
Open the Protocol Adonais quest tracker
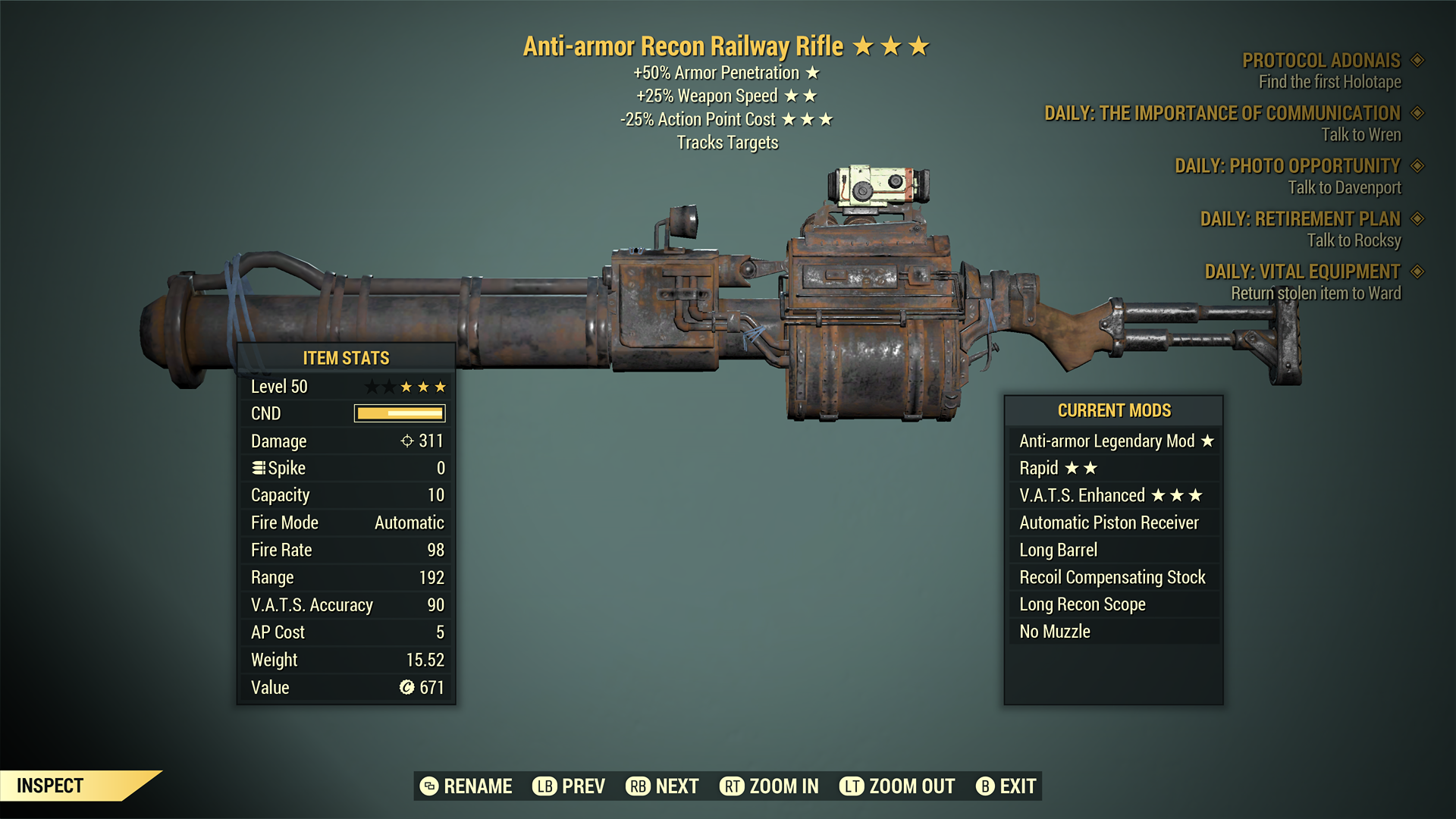click(x=1320, y=61)
